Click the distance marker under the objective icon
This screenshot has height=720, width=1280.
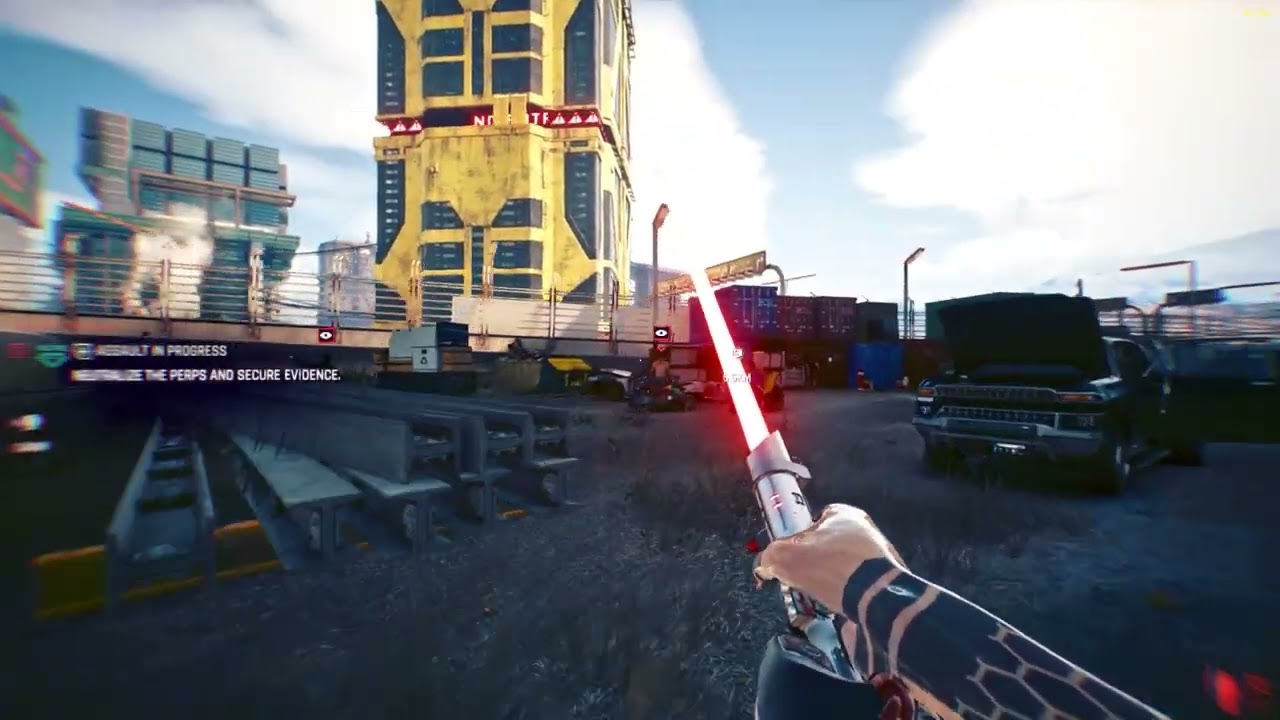[737, 377]
